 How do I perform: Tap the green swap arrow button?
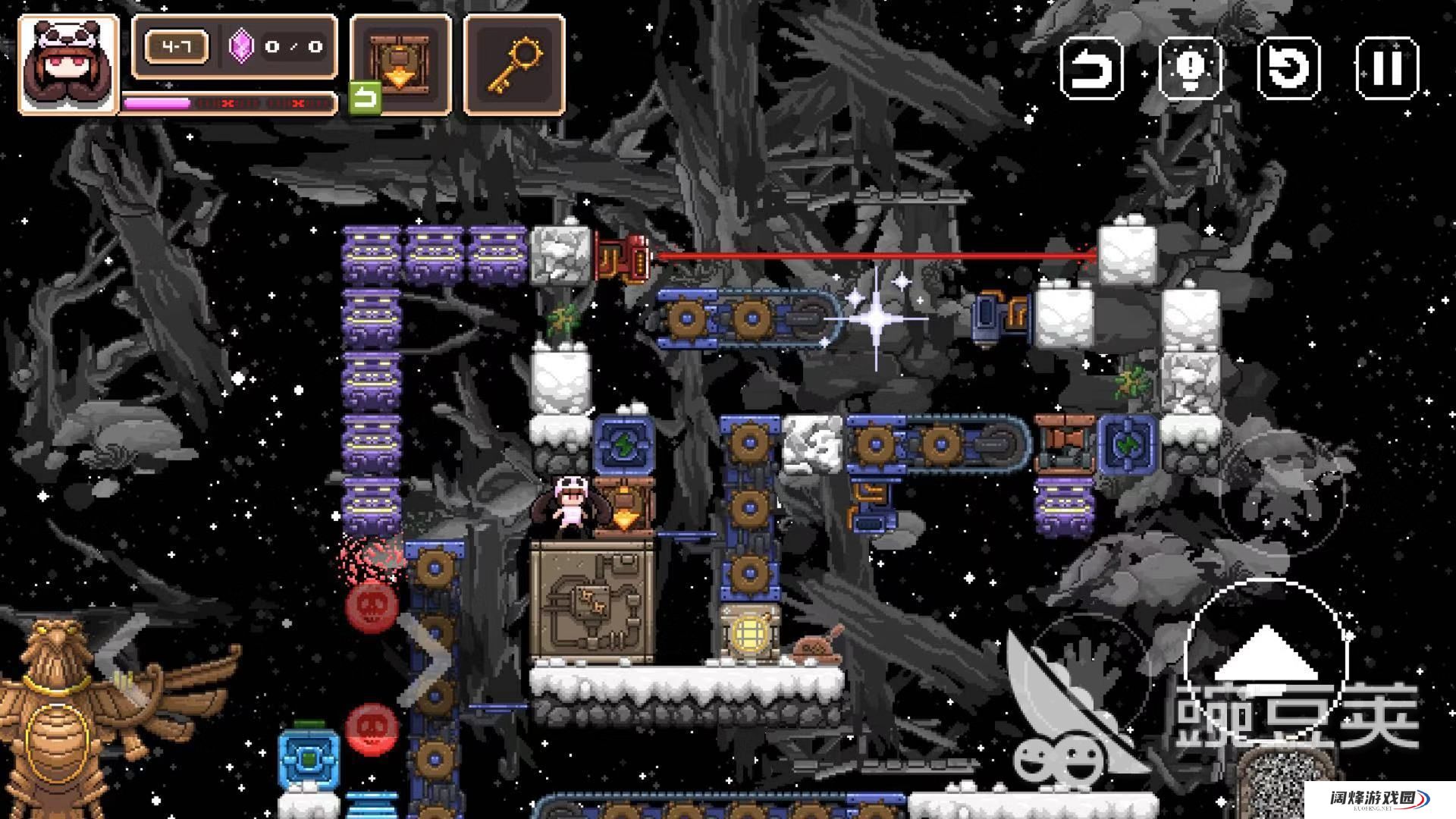(365, 99)
